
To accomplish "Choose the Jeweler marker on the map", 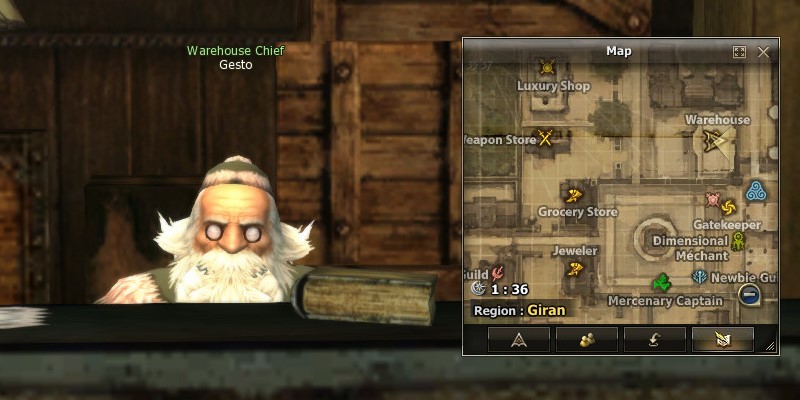I will pos(575,268).
